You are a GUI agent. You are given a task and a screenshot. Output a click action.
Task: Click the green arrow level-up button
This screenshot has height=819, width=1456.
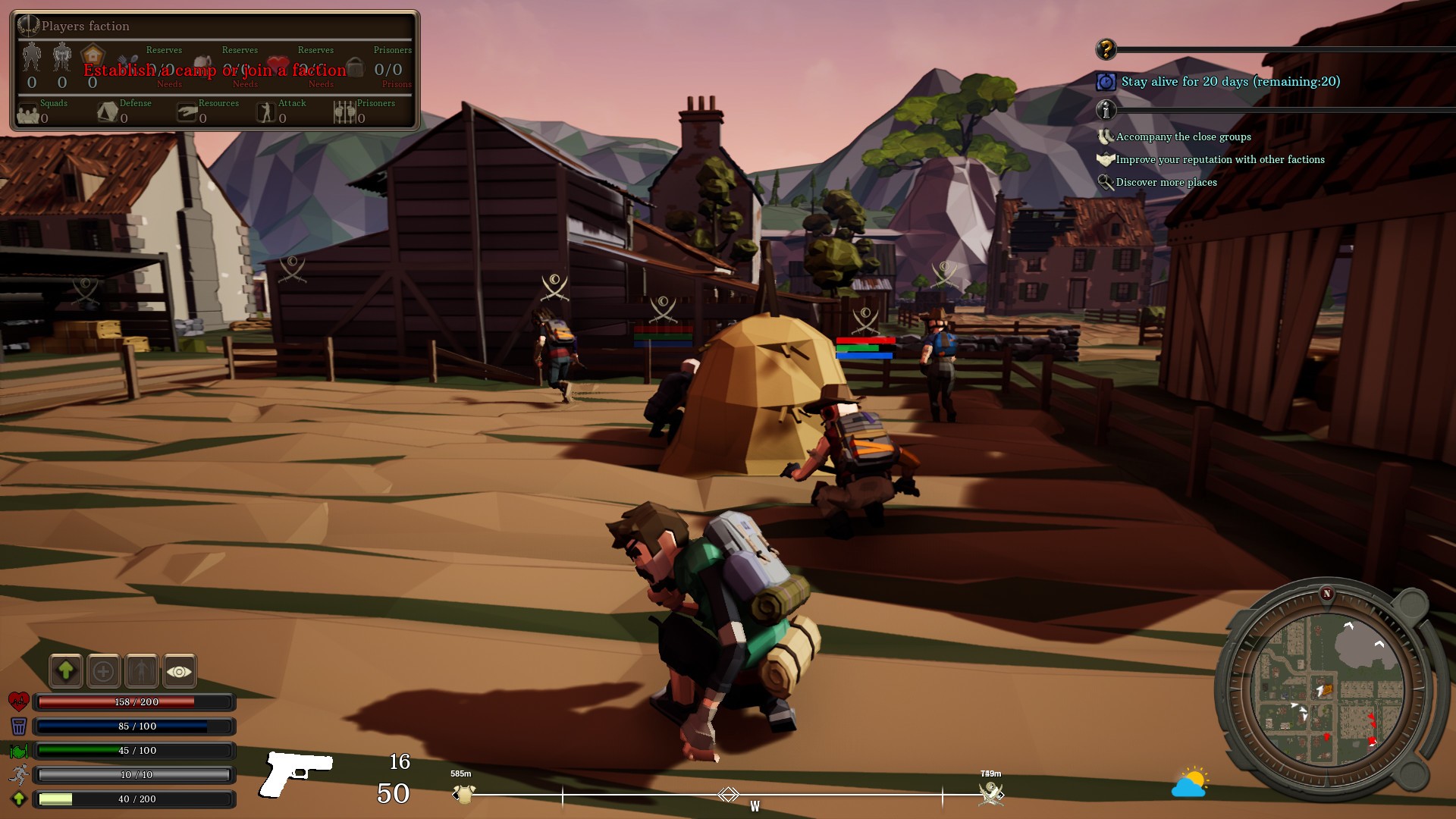point(66,670)
